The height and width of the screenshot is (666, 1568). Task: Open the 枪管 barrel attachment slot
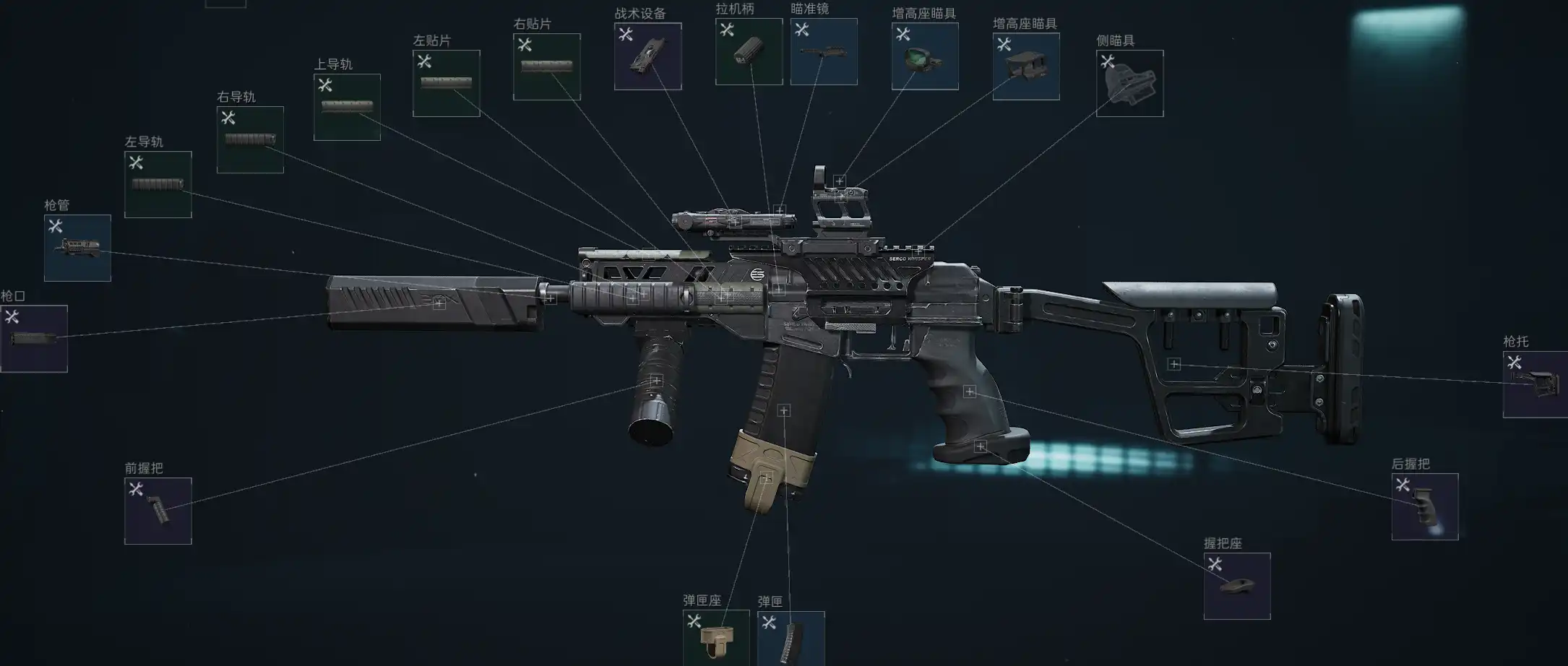point(77,248)
